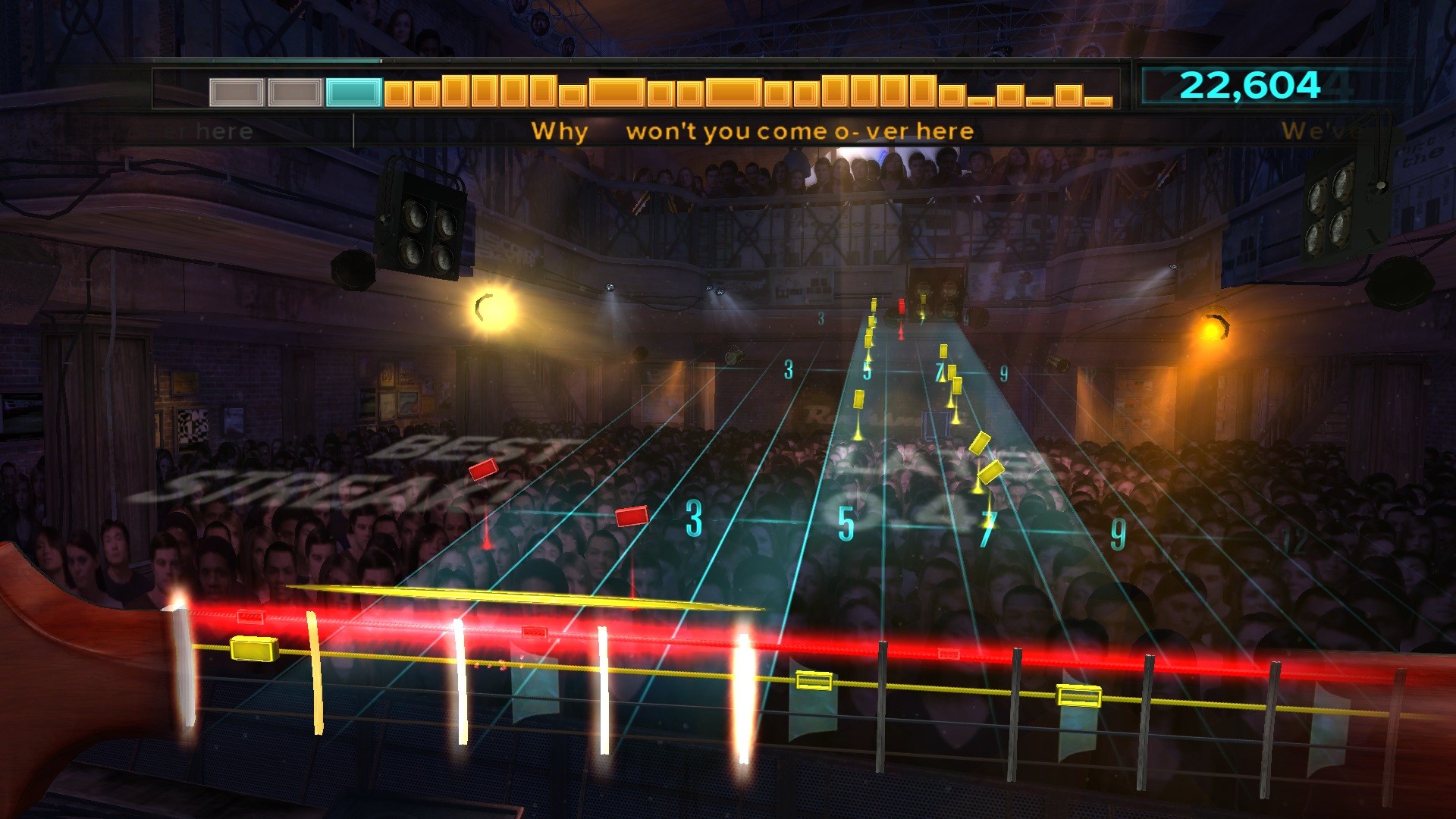1456x819 pixels.
Task: Click the fret number 3 marker
Action: (695, 520)
